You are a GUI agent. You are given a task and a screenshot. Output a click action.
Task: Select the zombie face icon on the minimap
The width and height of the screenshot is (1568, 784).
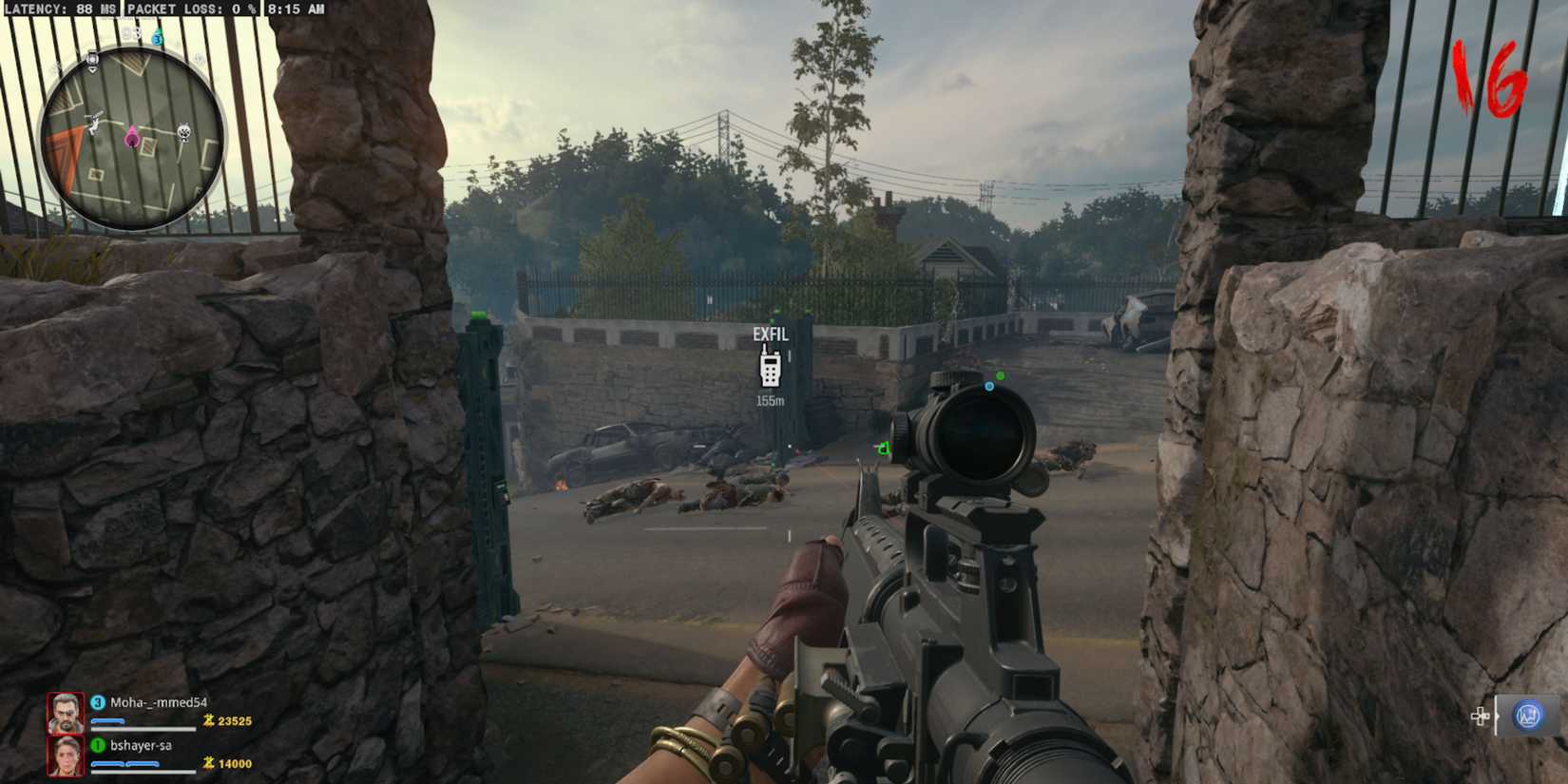pyautogui.click(x=182, y=131)
